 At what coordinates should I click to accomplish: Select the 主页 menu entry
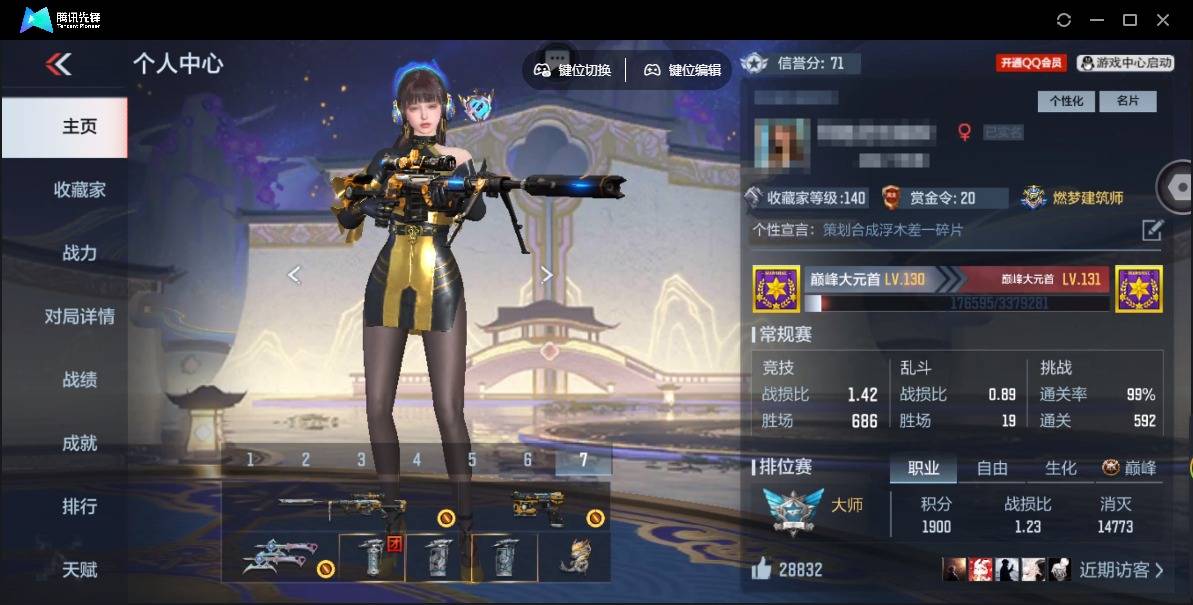79,127
